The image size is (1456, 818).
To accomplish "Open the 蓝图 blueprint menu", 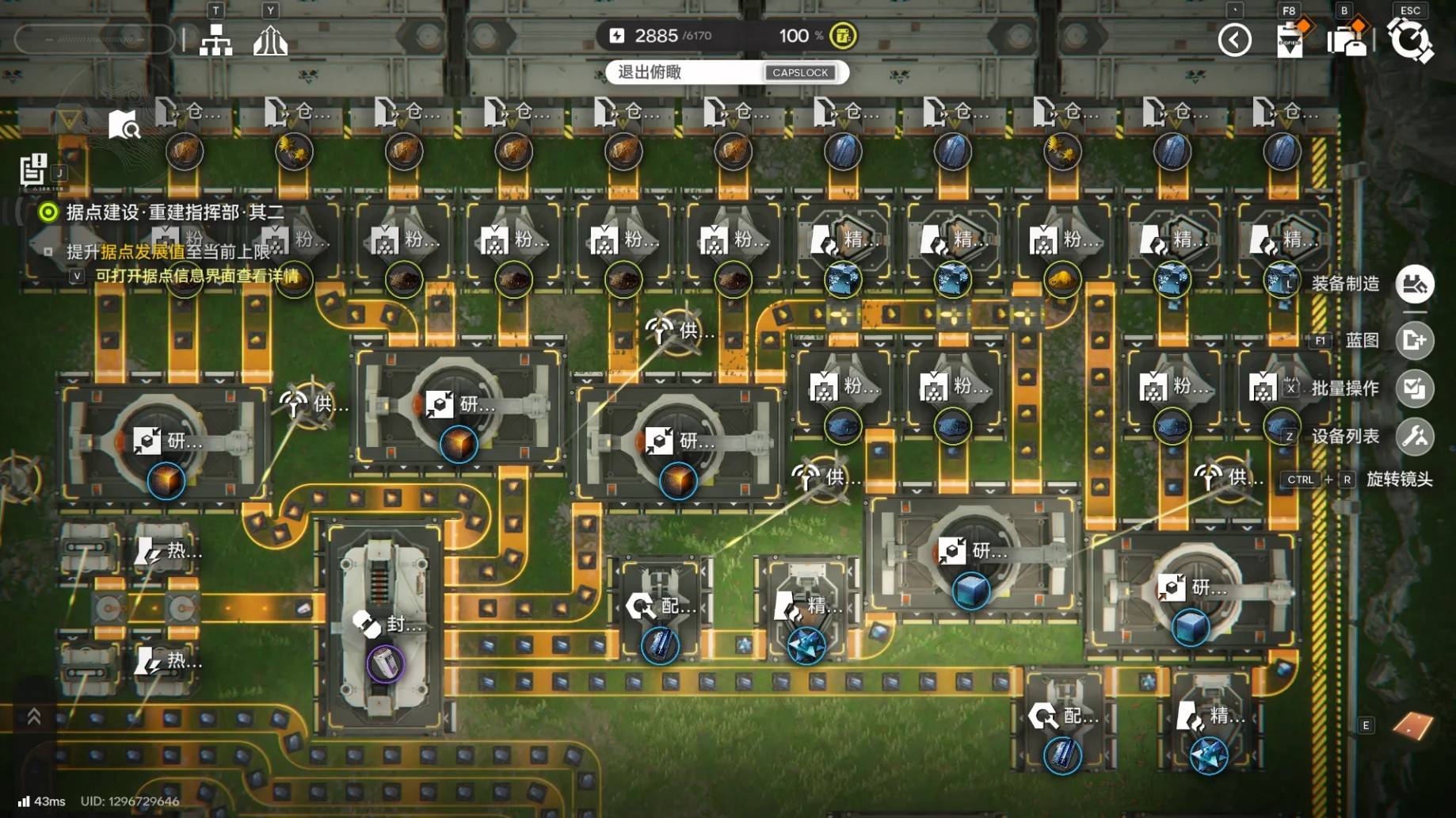I will click(x=1414, y=341).
